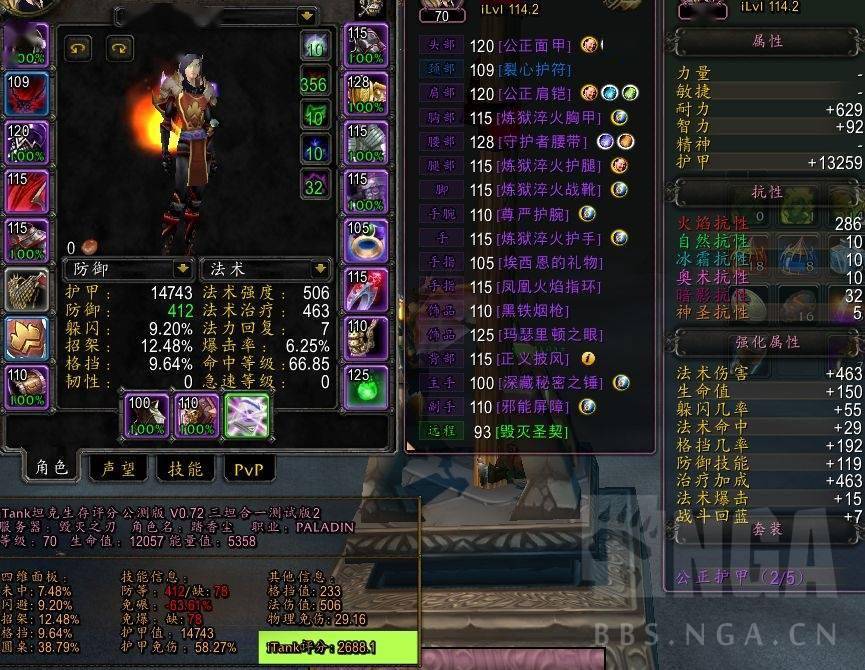Image resolution: width=865 pixels, height=670 pixels.
Task: Select the green orb trinket slot
Action: tap(366, 387)
